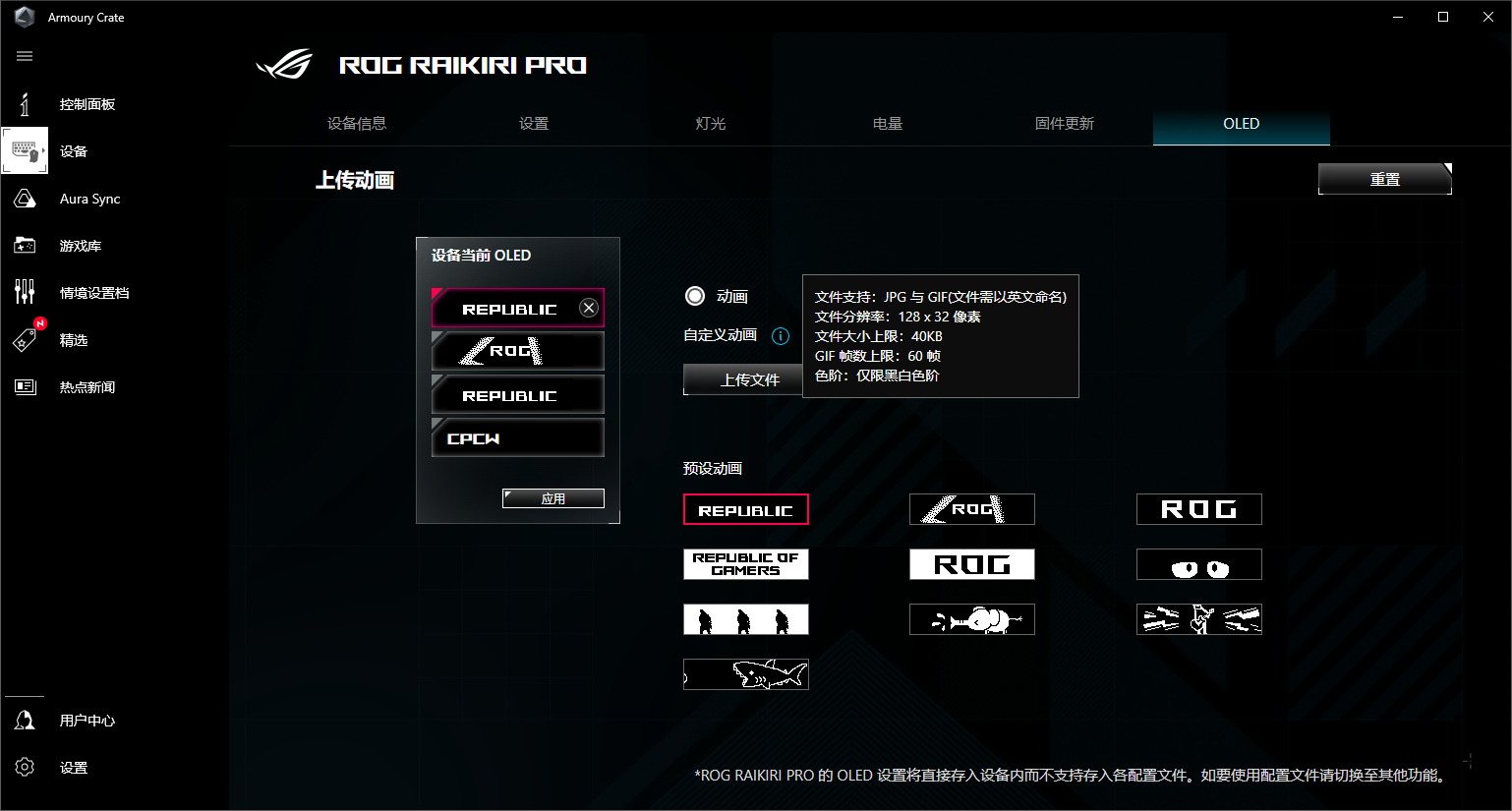Switch to the 灯光 tab
The height and width of the screenshot is (811, 1512).
tap(710, 124)
